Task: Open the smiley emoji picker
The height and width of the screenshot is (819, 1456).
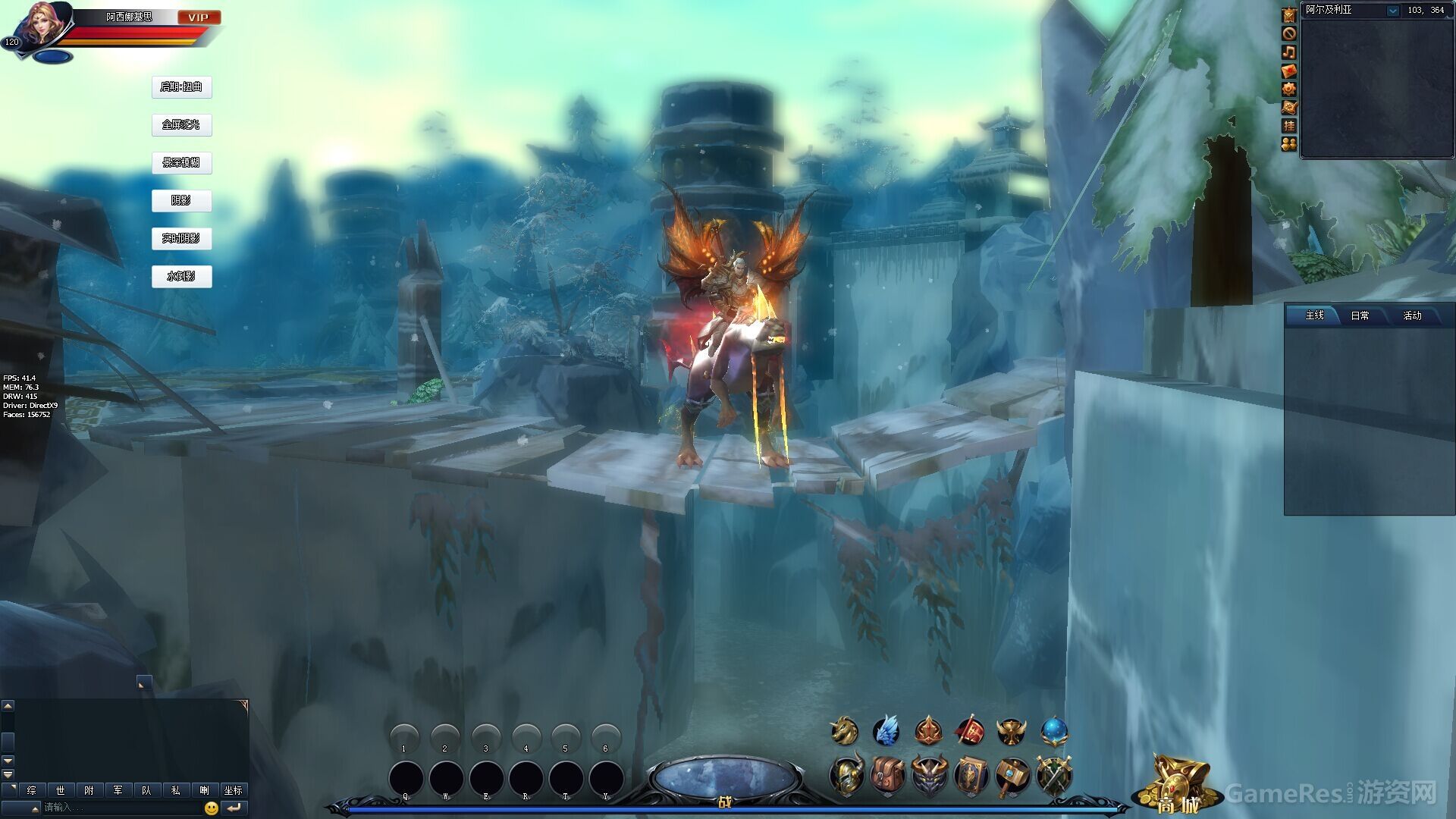Action: pyautogui.click(x=212, y=808)
